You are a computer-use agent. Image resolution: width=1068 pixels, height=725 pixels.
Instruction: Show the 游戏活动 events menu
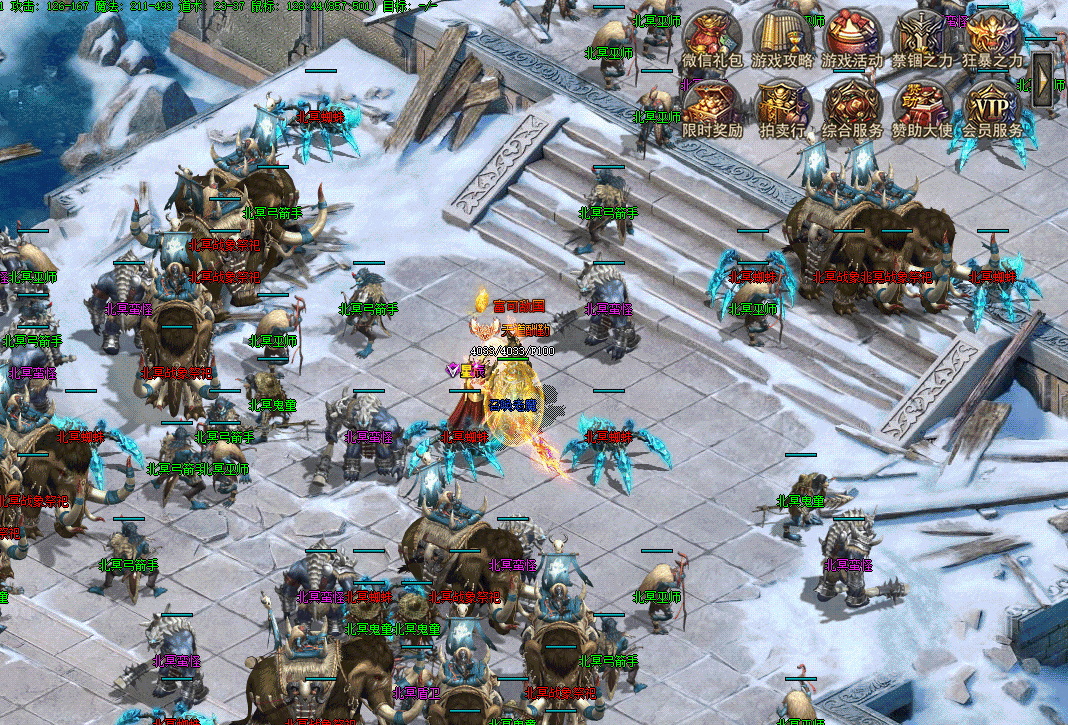[852, 37]
